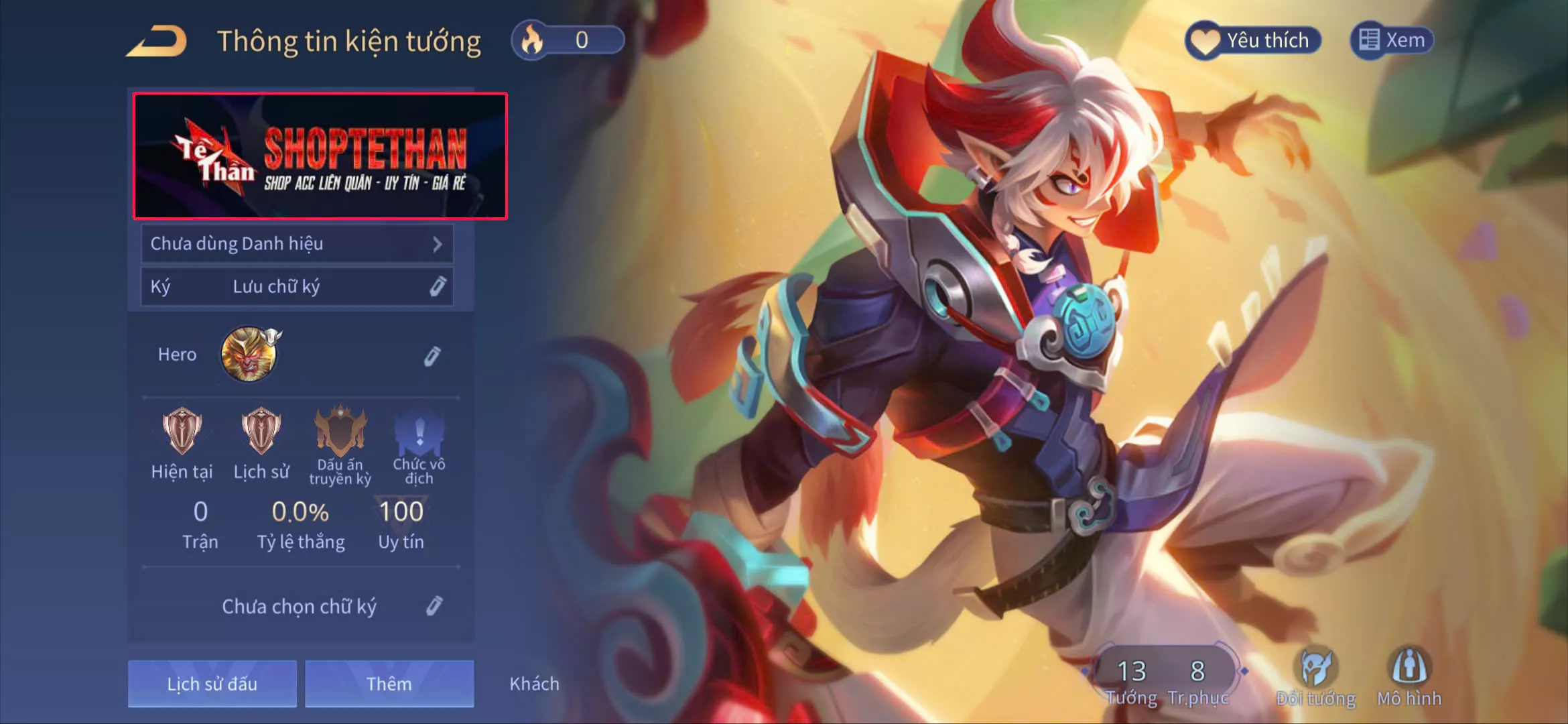The height and width of the screenshot is (724, 1568).
Task: Click the Thêm button
Action: (x=389, y=684)
